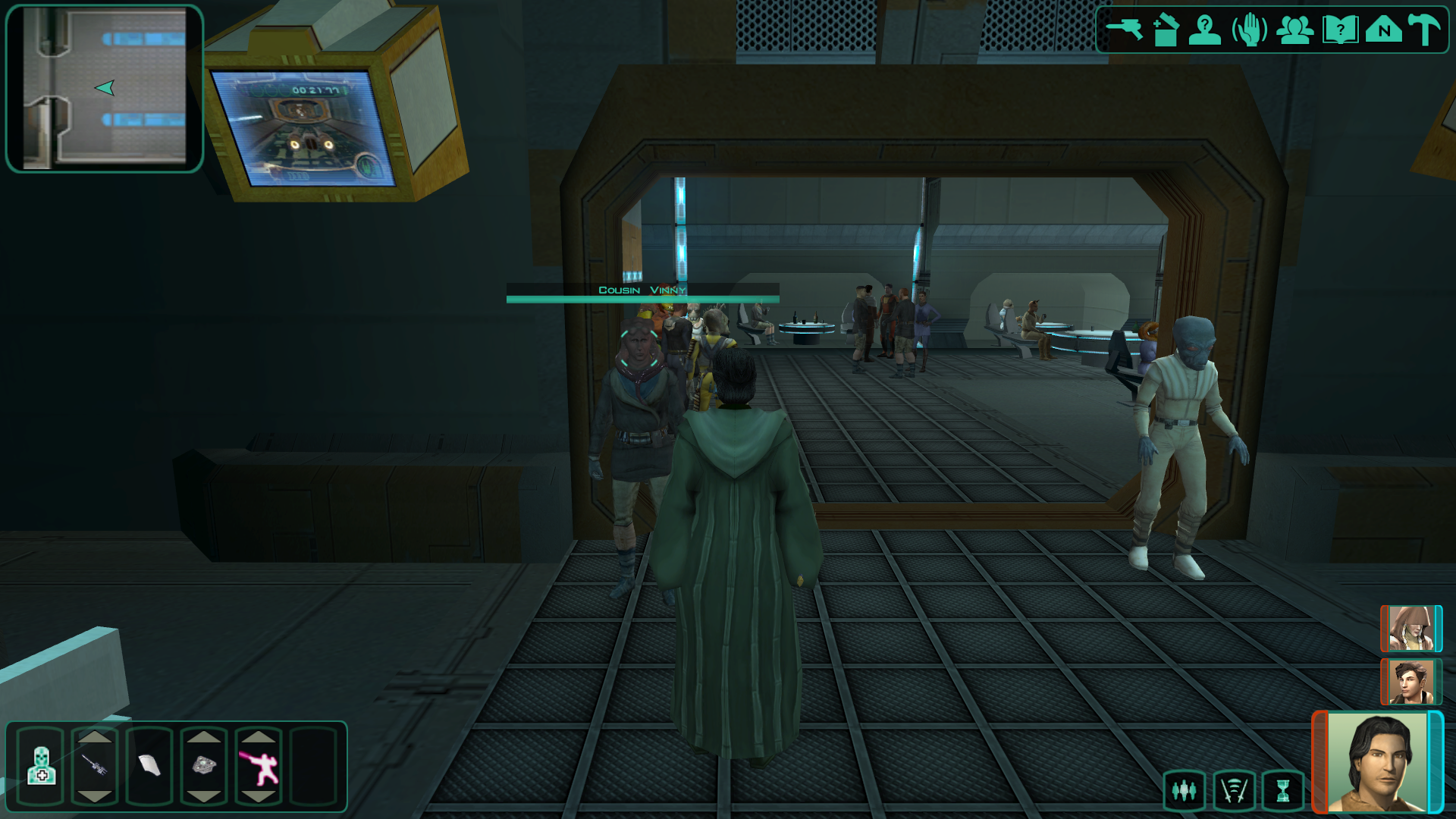
Task: Activate the white shield item slot
Action: (149, 766)
